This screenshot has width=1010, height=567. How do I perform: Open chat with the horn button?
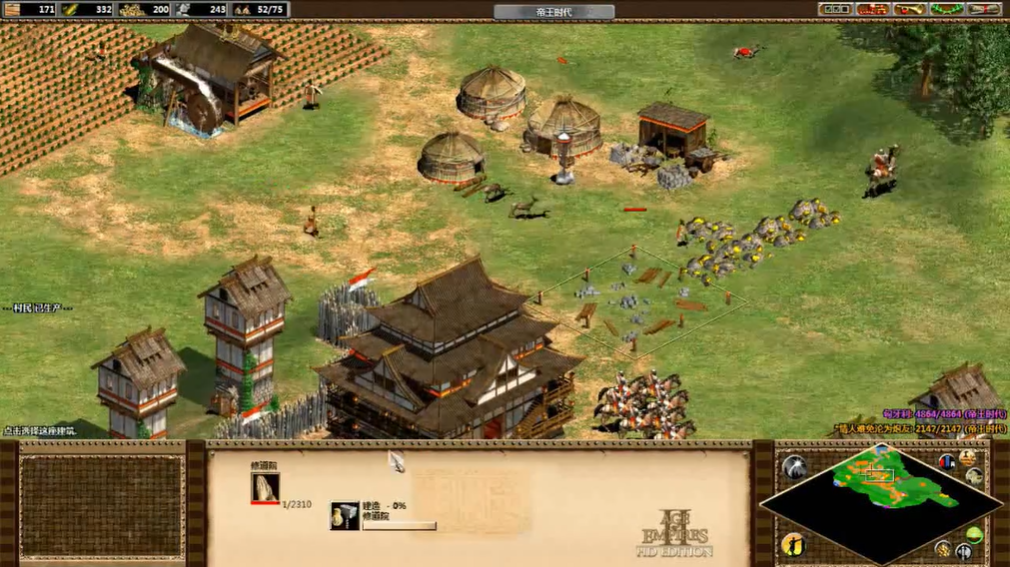tap(909, 9)
